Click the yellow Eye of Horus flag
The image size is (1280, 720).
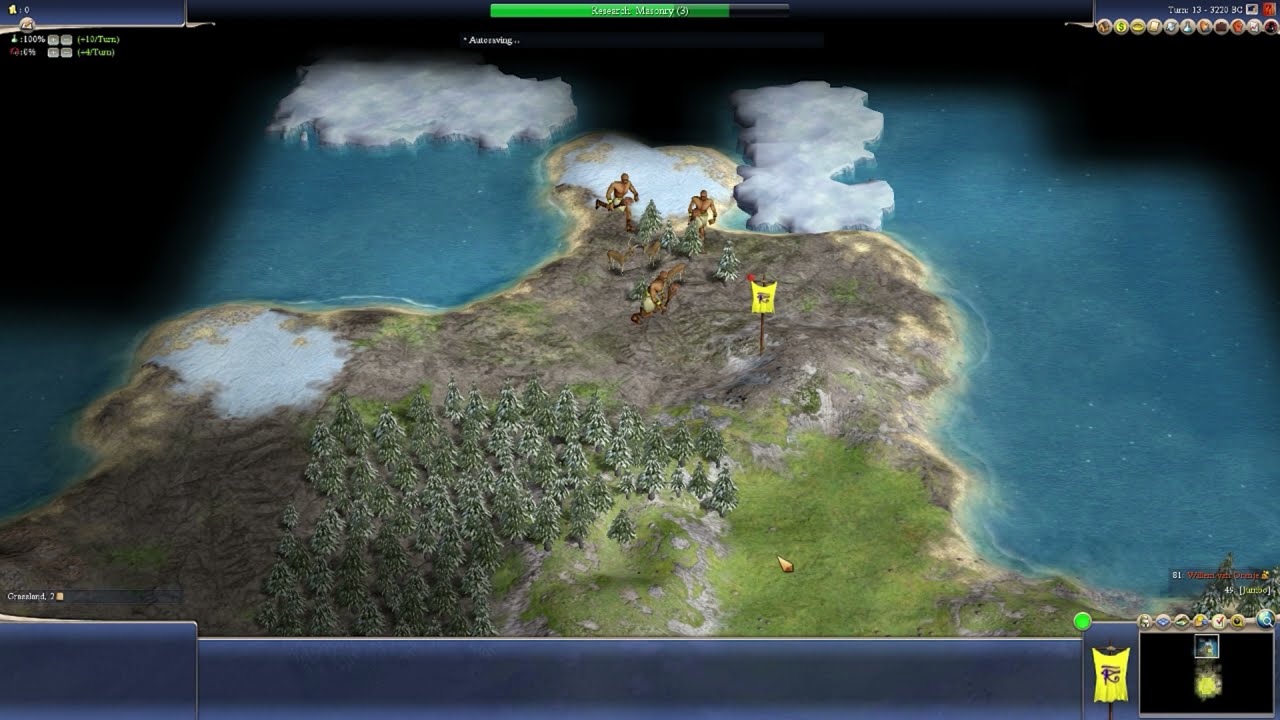(x=763, y=297)
